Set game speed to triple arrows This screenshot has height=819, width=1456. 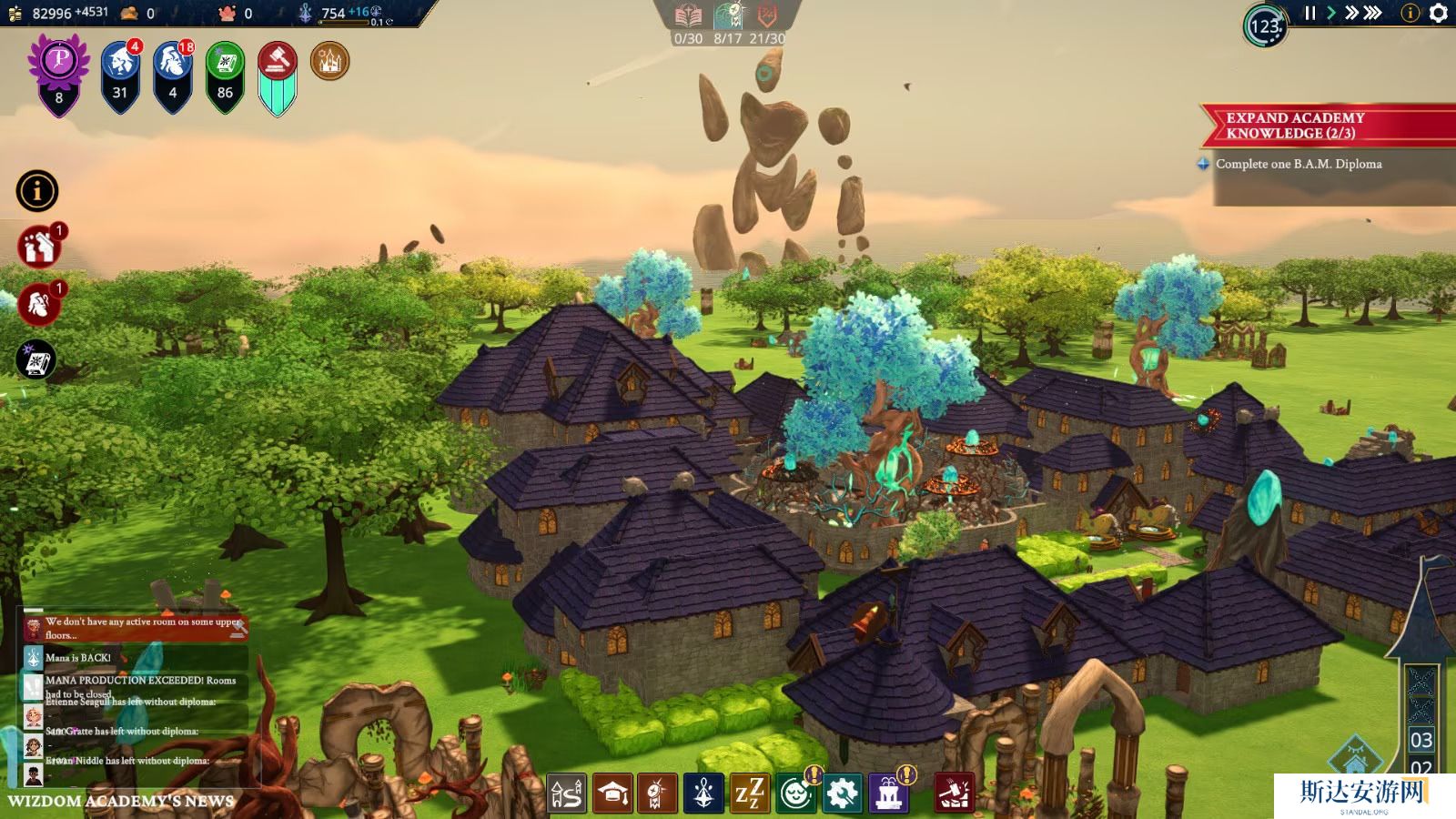(1373, 13)
